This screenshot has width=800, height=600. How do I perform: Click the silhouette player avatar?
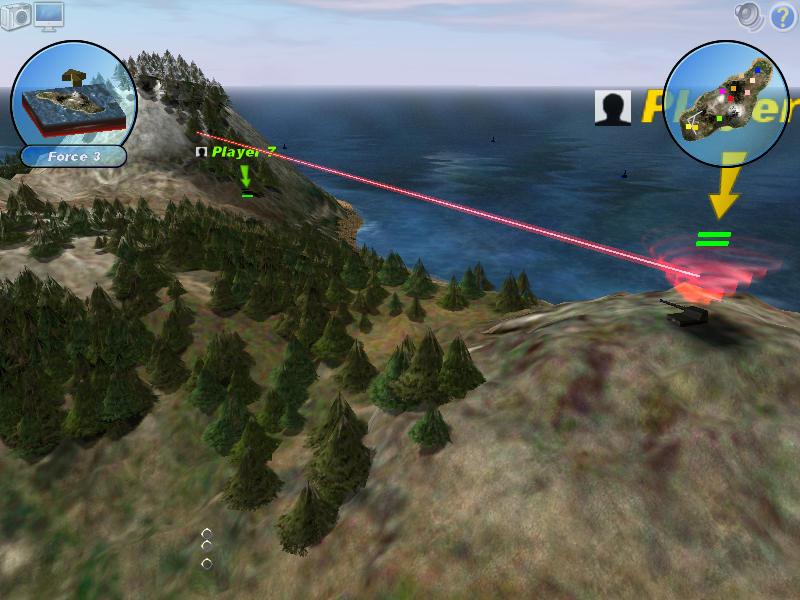pyautogui.click(x=612, y=108)
